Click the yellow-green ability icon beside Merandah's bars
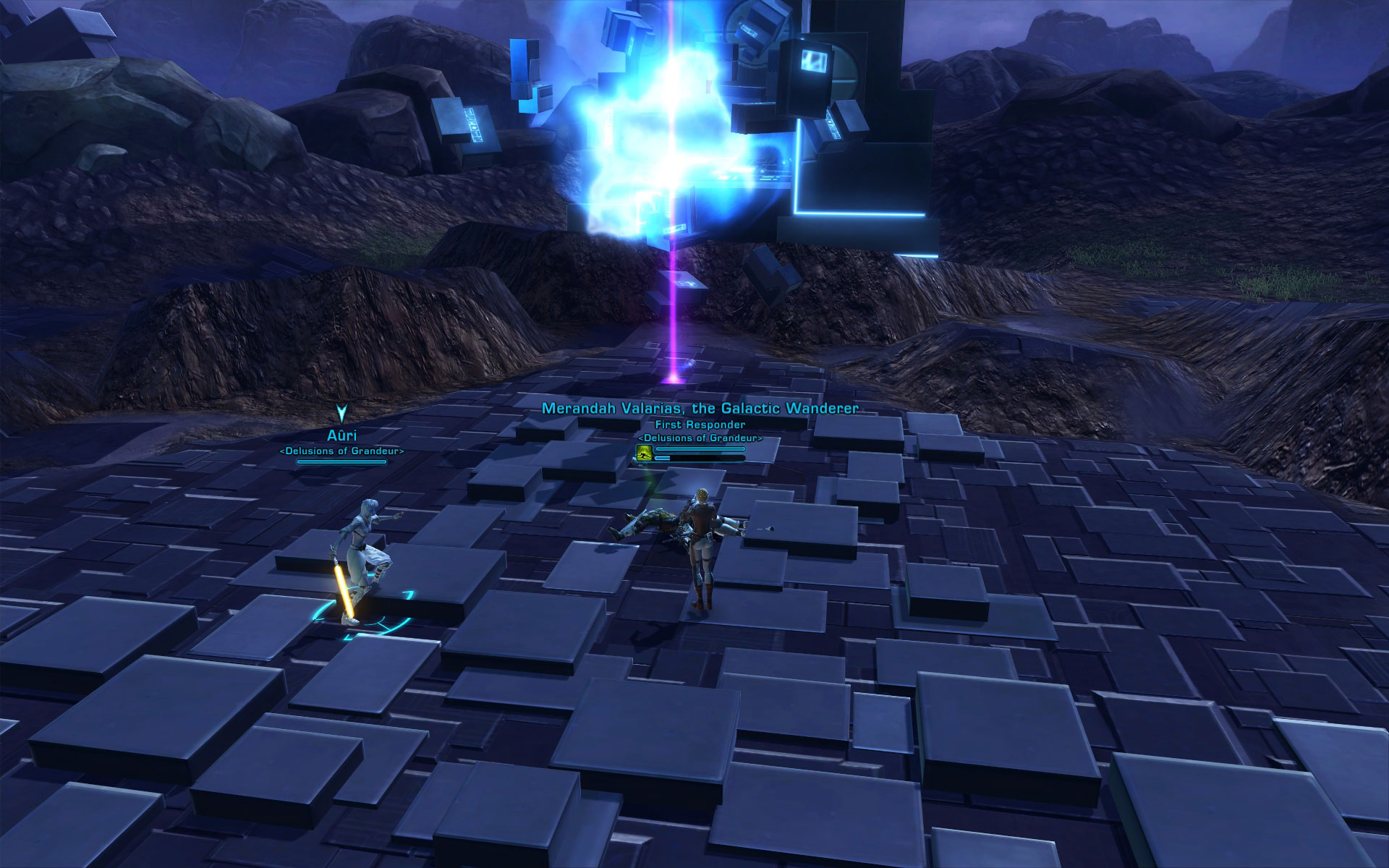Screen dimensions: 1389x868 644,453
